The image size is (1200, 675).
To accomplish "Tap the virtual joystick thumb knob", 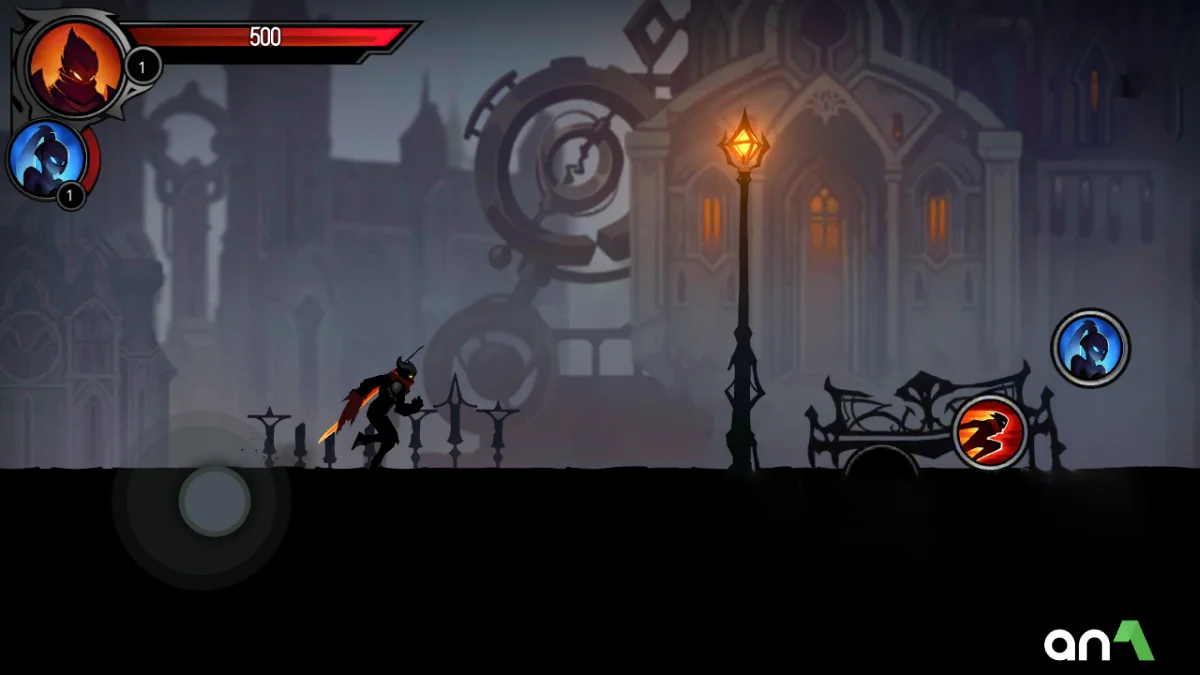I will 214,500.
